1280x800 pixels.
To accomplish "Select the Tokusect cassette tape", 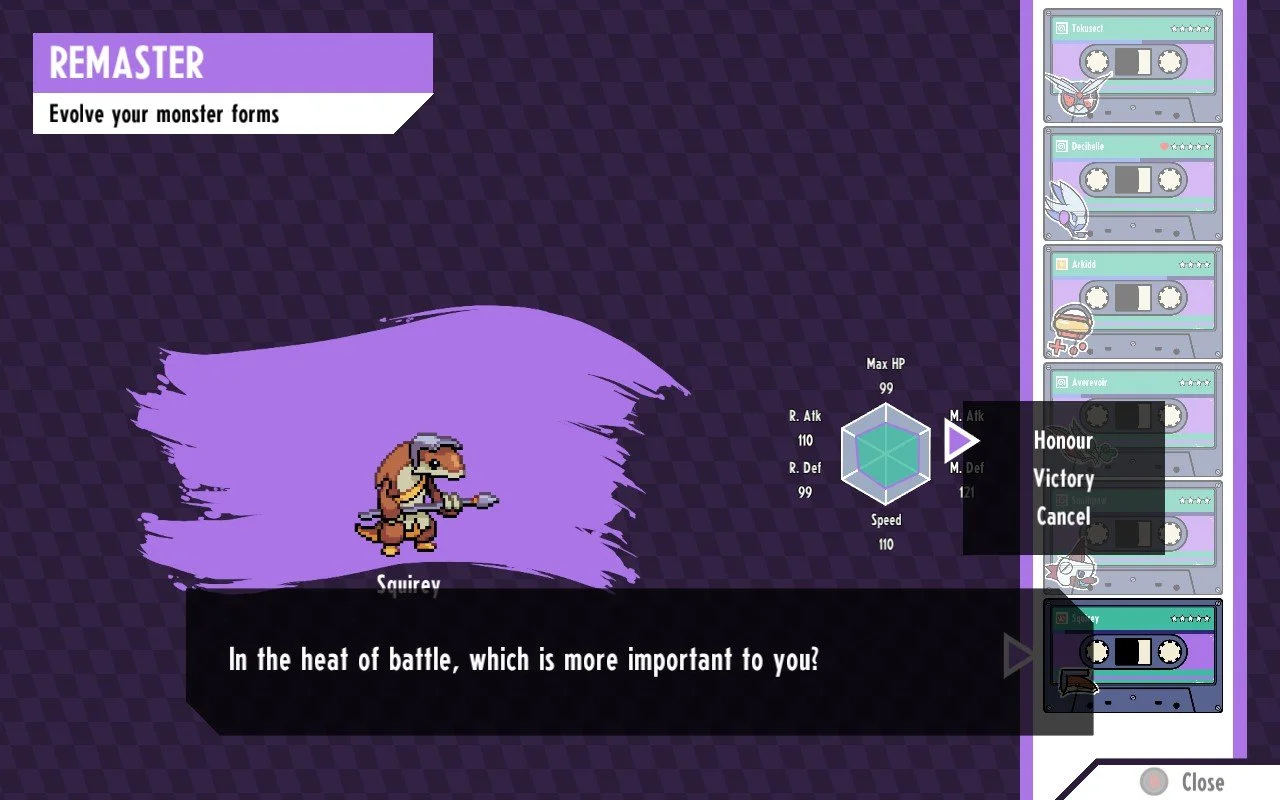I will pos(1132,65).
